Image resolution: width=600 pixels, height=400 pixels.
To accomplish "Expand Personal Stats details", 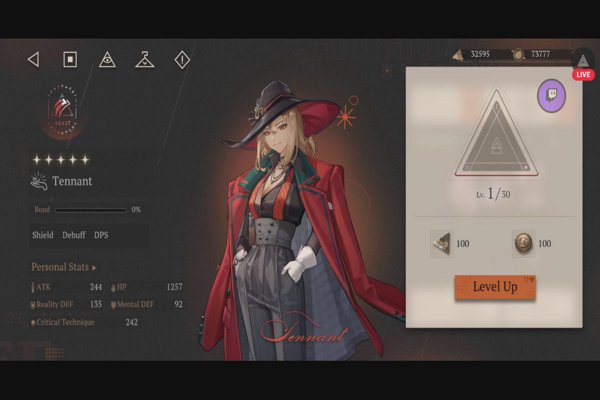I will coord(64,268).
